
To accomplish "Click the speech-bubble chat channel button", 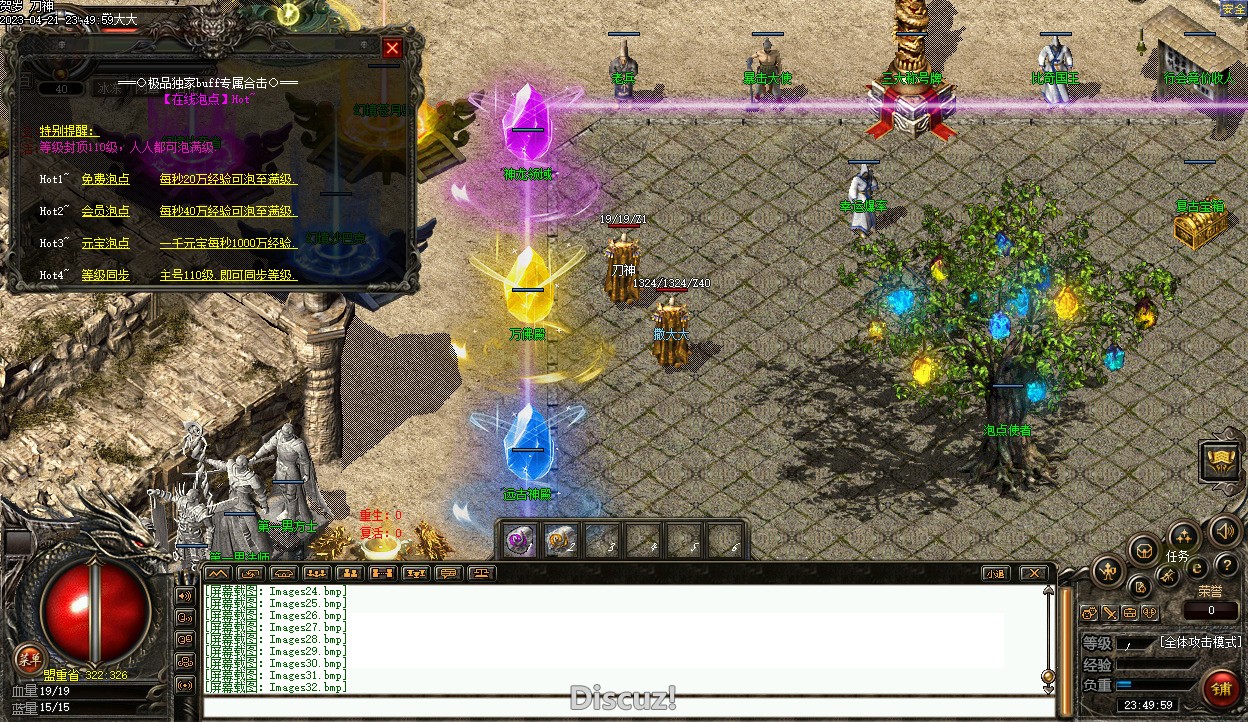I will pyautogui.click(x=448, y=573).
